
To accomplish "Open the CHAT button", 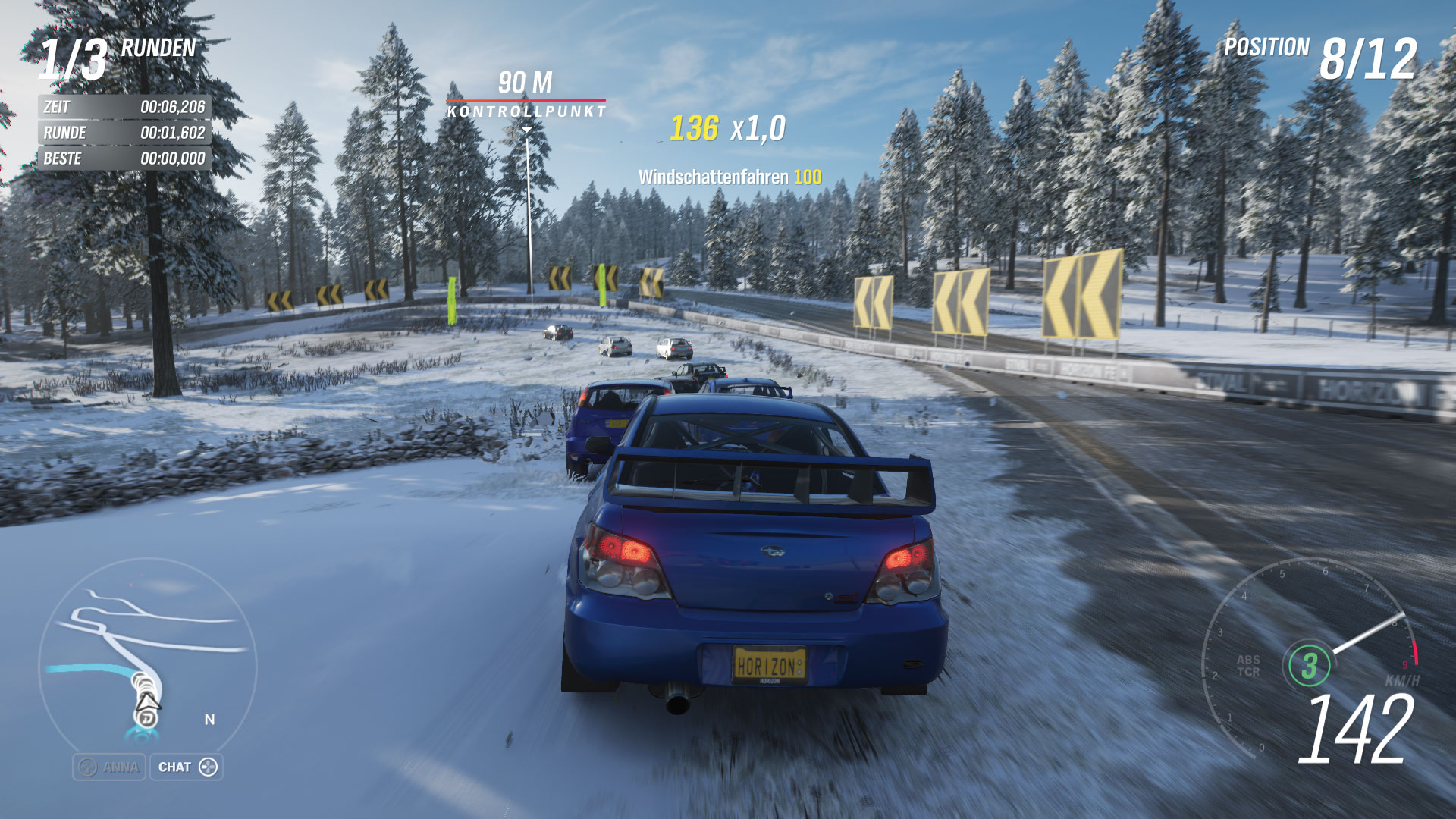I will click(187, 767).
